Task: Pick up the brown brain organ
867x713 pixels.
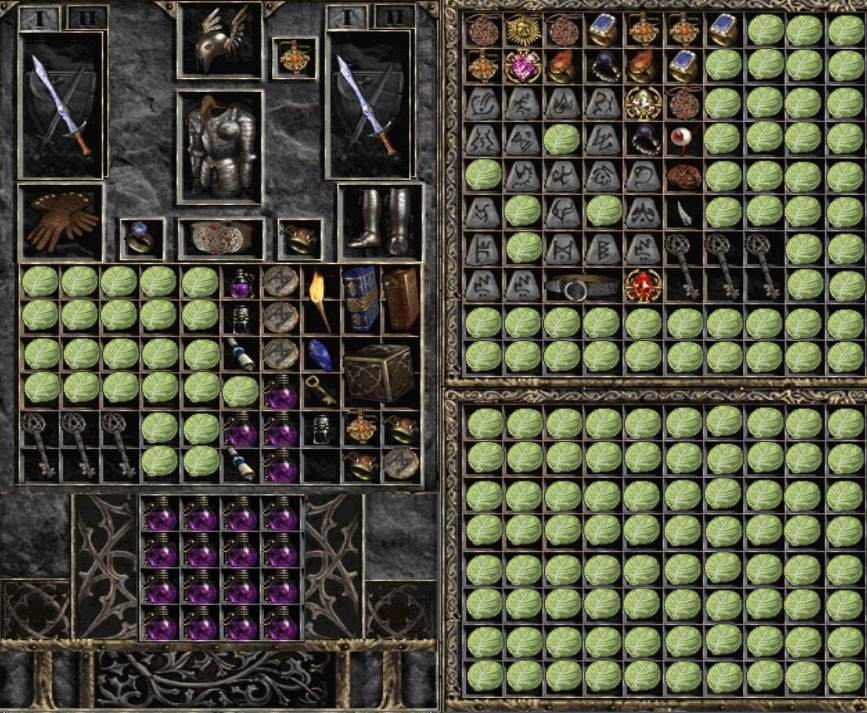Action: click(684, 177)
